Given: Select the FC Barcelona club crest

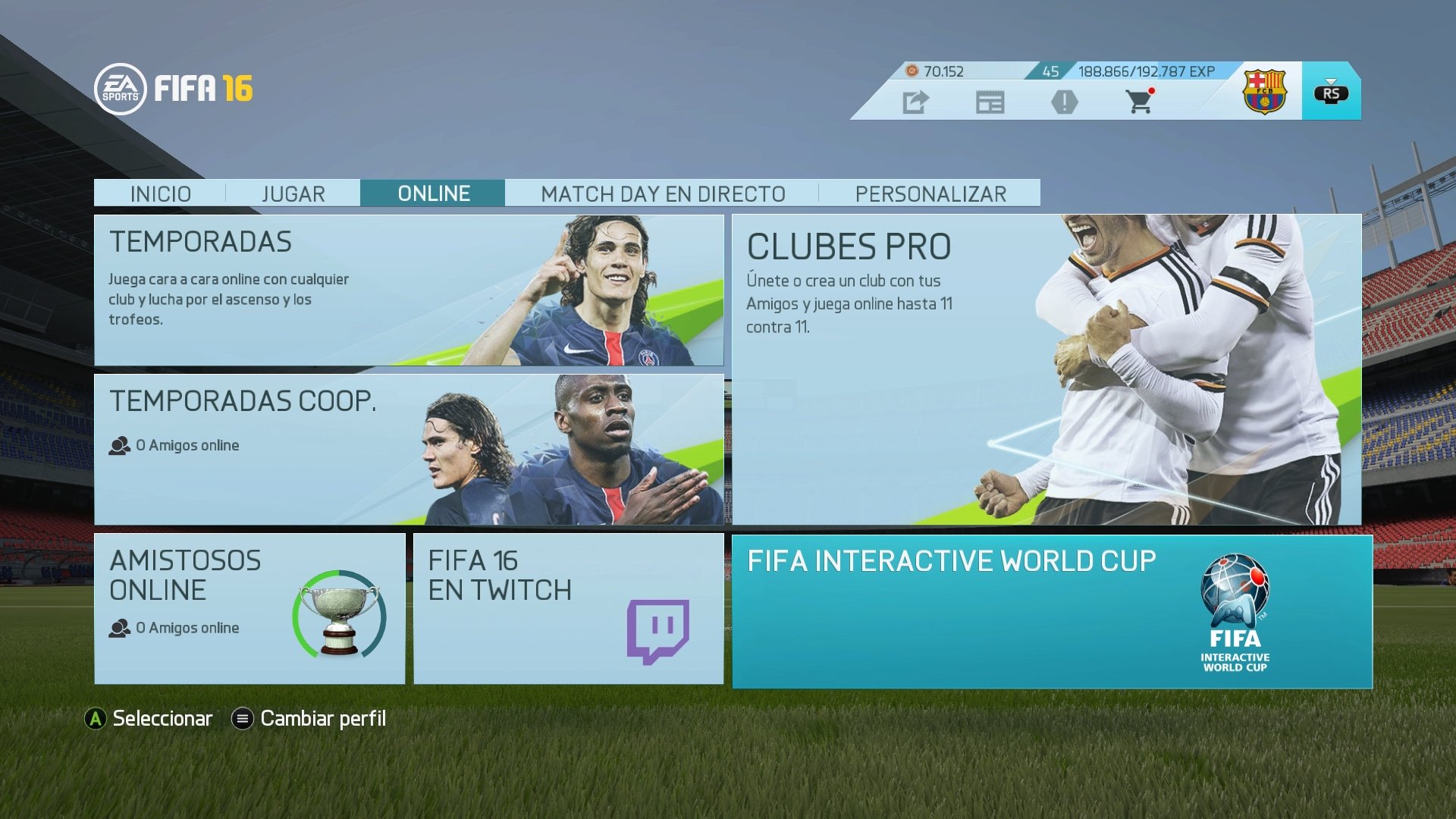Looking at the screenshot, I should click(x=1265, y=93).
